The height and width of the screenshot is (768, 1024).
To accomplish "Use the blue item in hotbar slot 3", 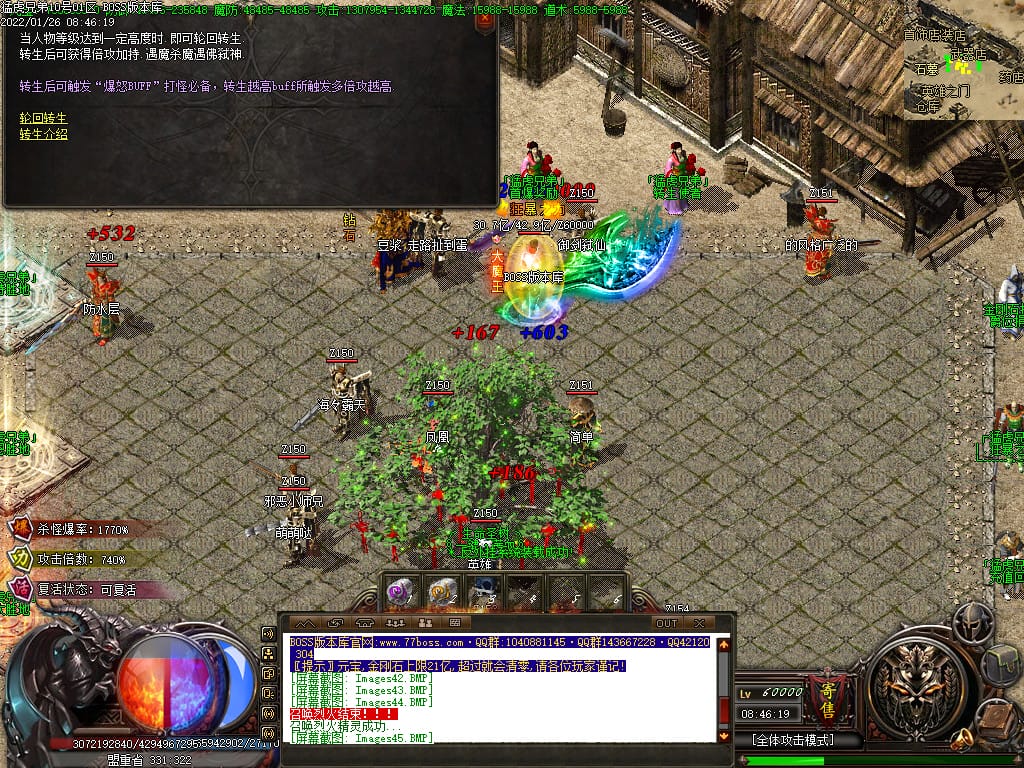I will pos(483,593).
